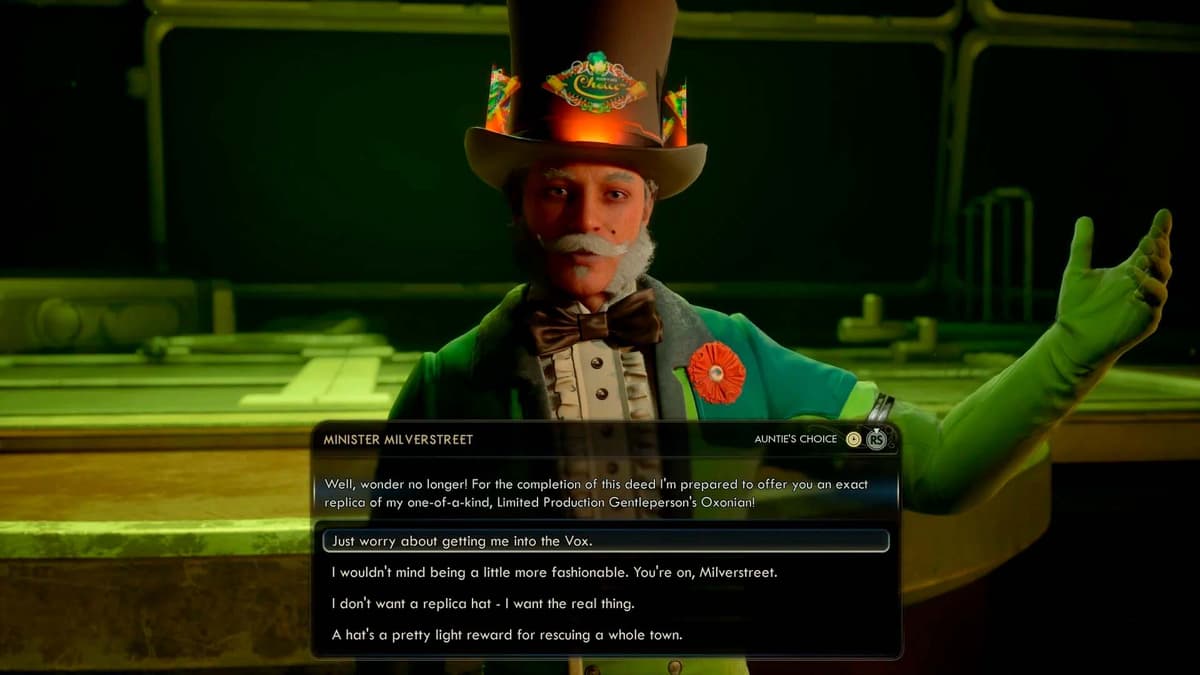Image resolution: width=1200 pixels, height=675 pixels.
Task: Answer that a hat's a pretty light reward
Action: [507, 635]
